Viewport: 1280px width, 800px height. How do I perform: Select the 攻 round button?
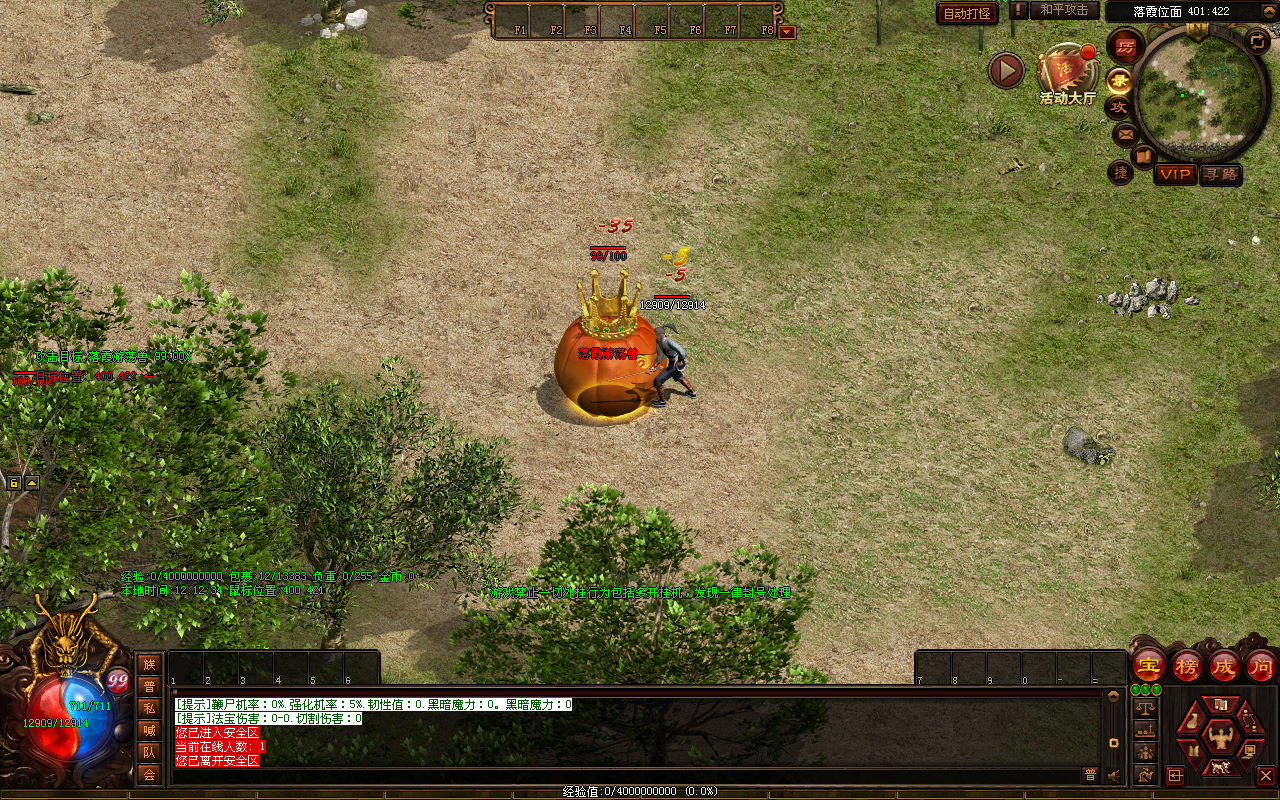pyautogui.click(x=1119, y=107)
